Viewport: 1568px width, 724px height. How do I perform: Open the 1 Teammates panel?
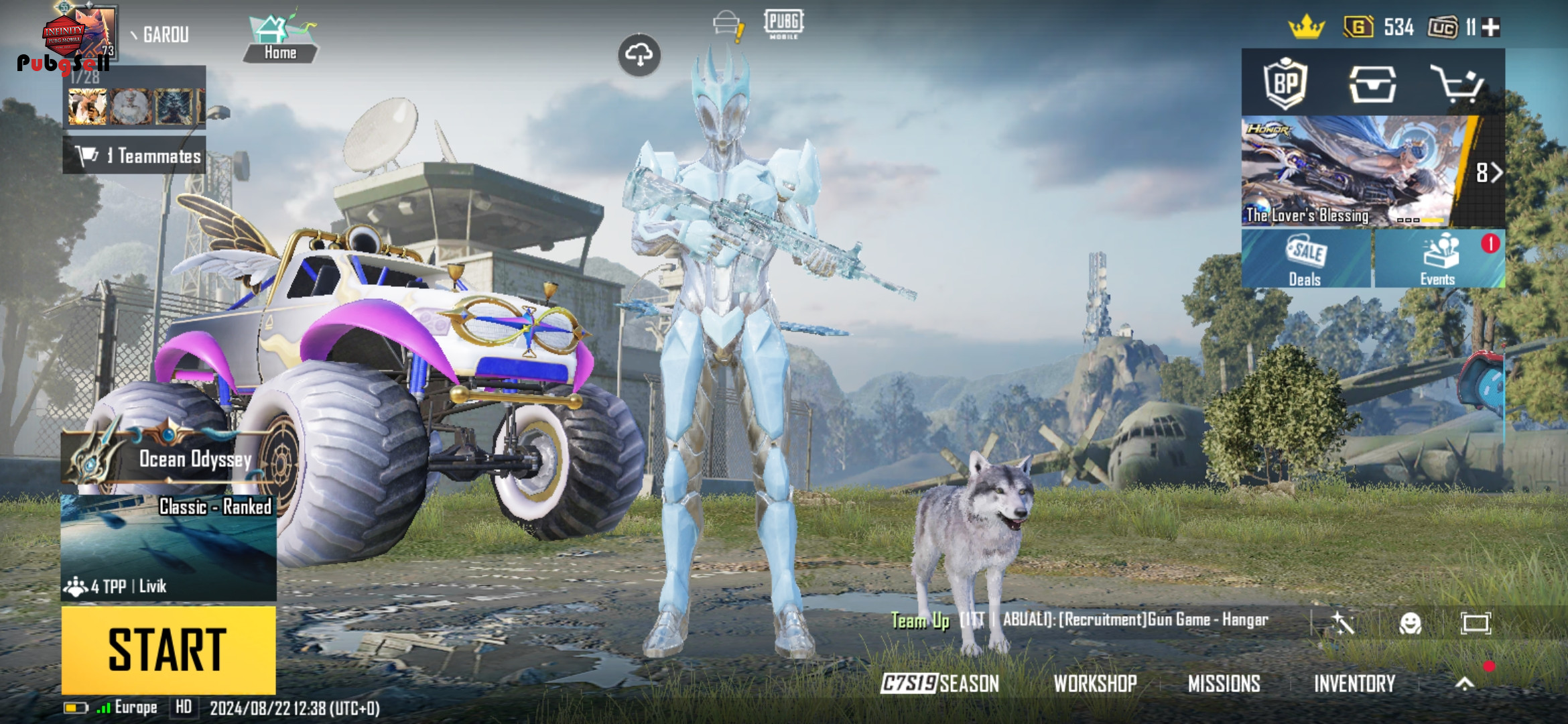tap(135, 156)
